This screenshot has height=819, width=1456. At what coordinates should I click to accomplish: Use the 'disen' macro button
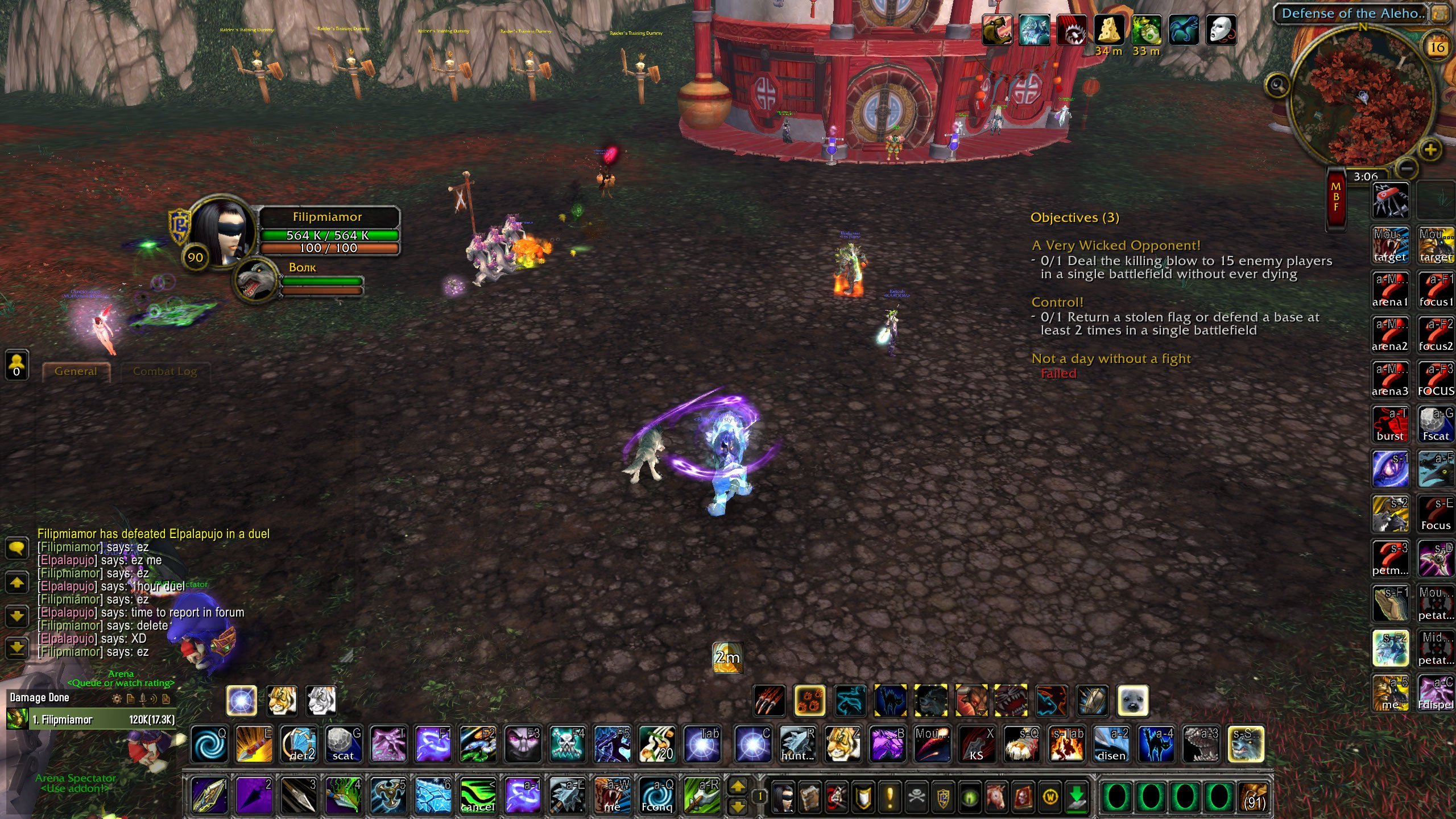[1111, 744]
